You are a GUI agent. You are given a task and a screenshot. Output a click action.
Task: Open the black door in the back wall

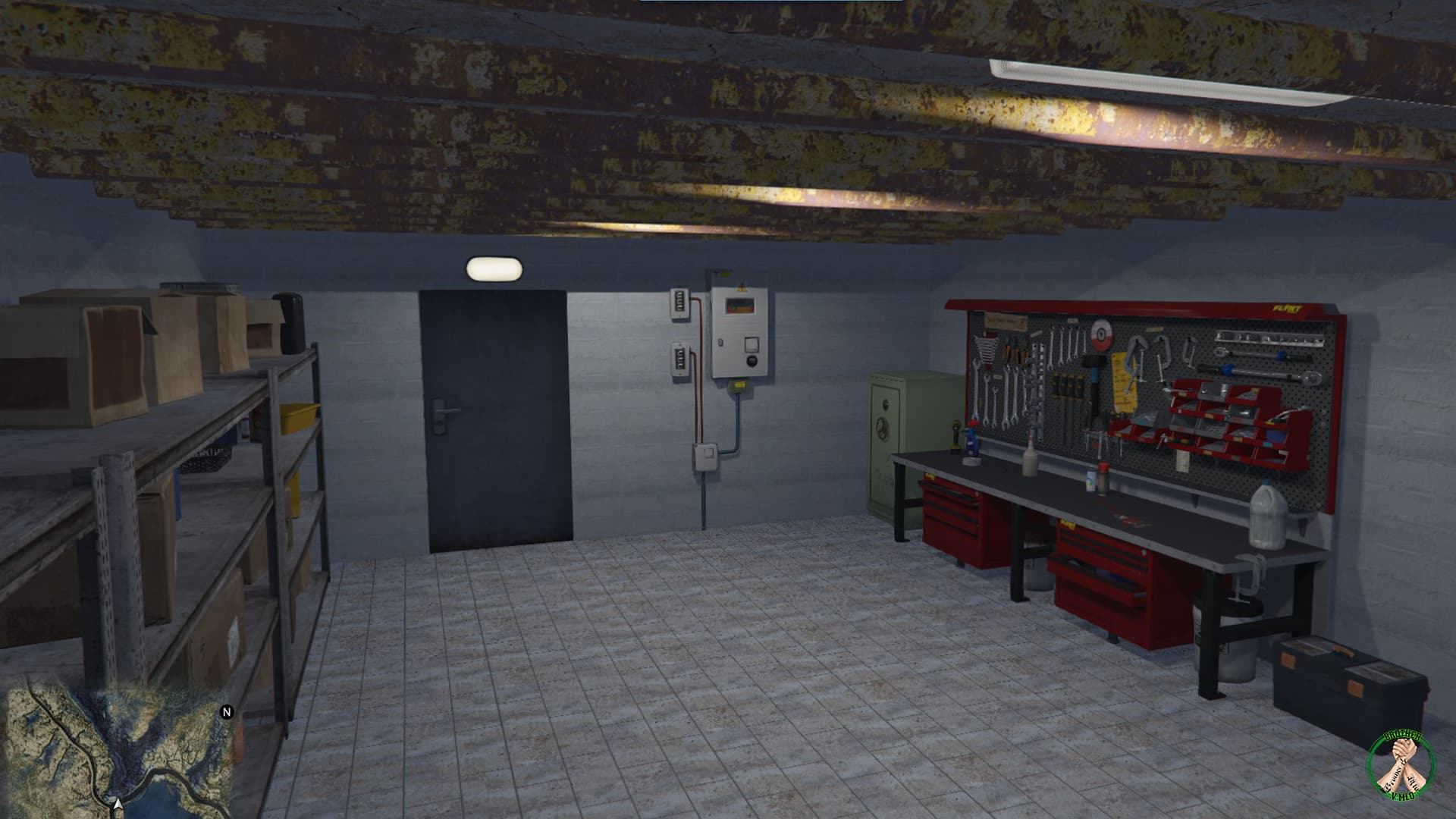click(x=493, y=417)
